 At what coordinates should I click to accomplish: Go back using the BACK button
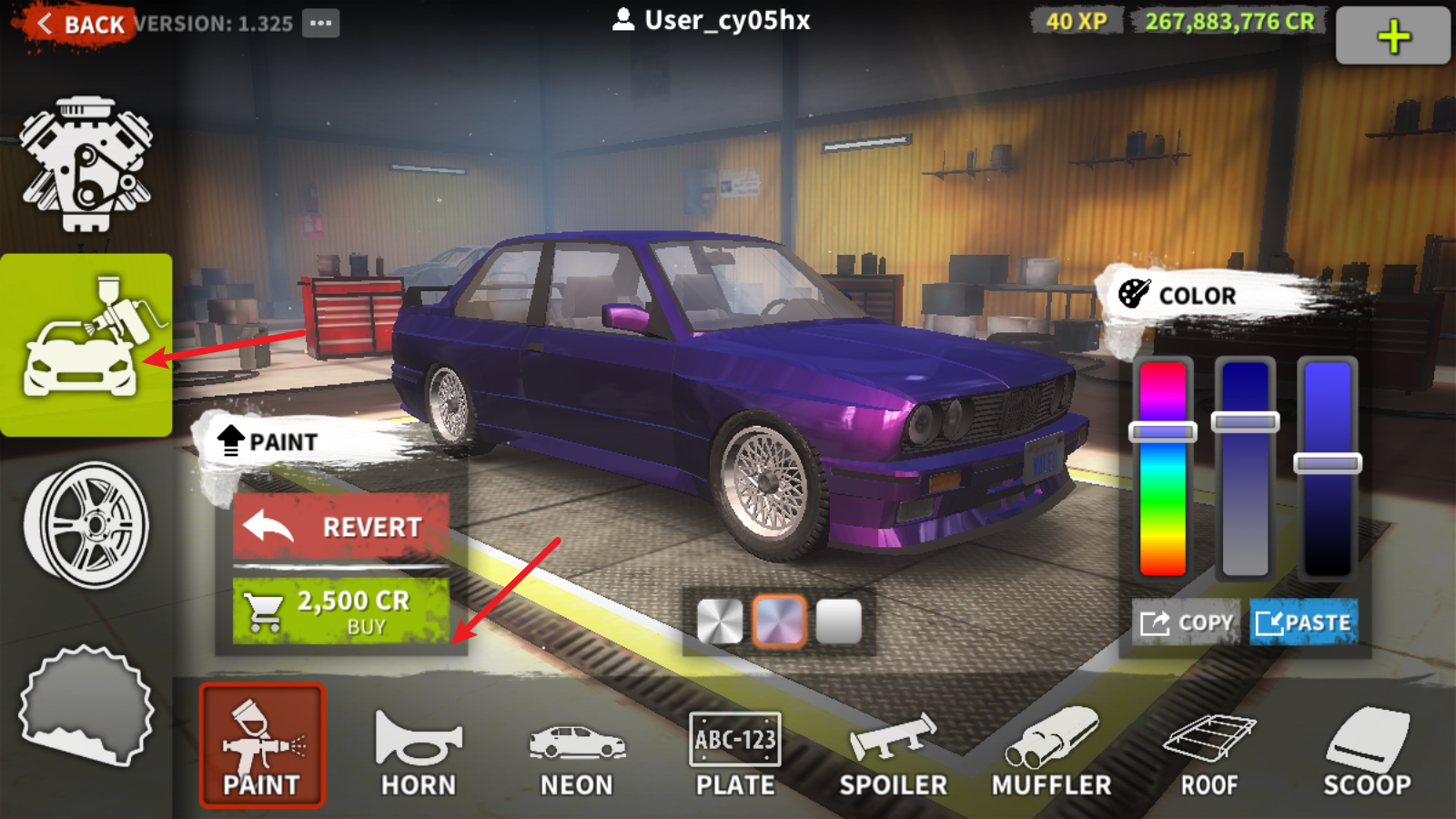[80, 25]
